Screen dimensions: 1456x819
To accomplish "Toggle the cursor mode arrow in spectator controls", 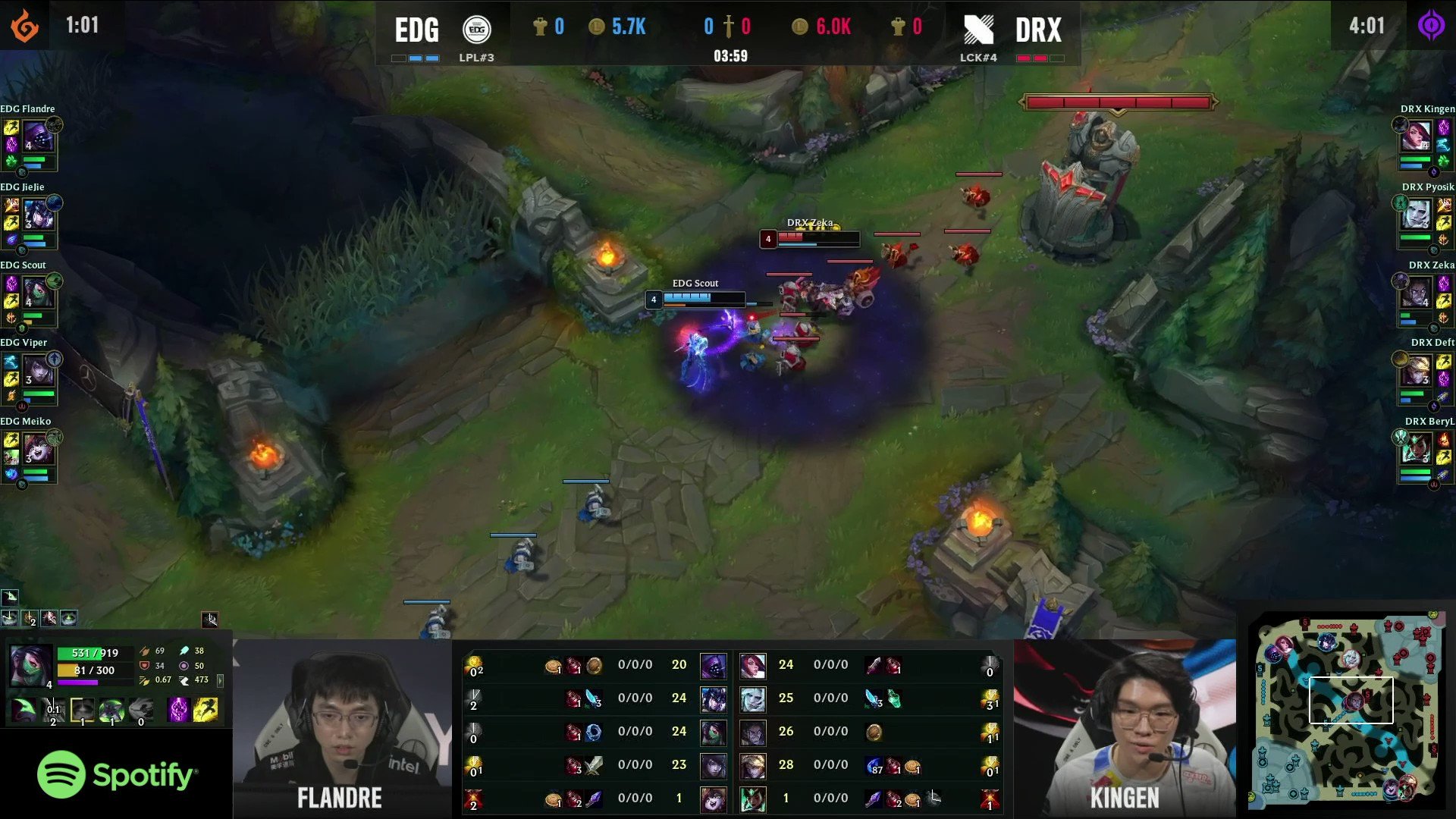I will coord(210,618).
